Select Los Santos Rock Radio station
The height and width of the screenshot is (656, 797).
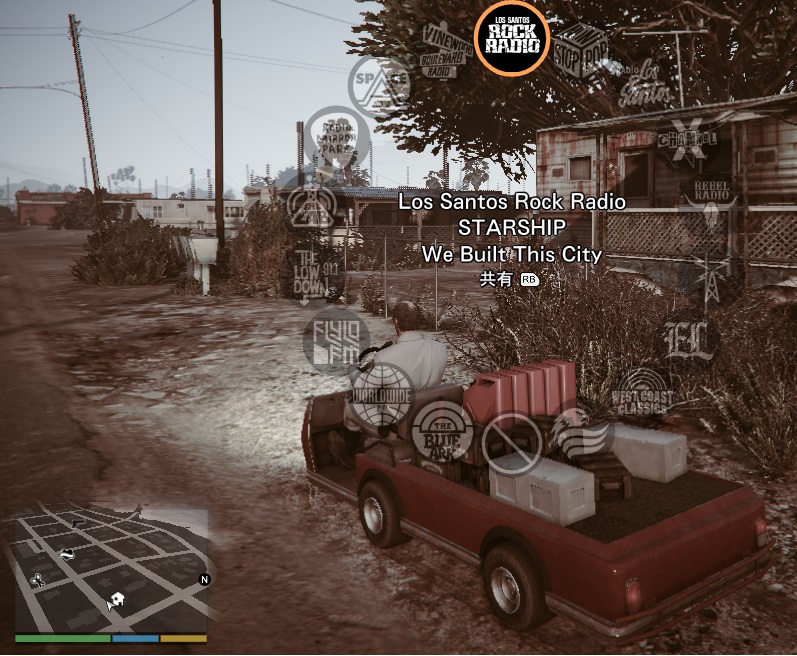point(511,38)
